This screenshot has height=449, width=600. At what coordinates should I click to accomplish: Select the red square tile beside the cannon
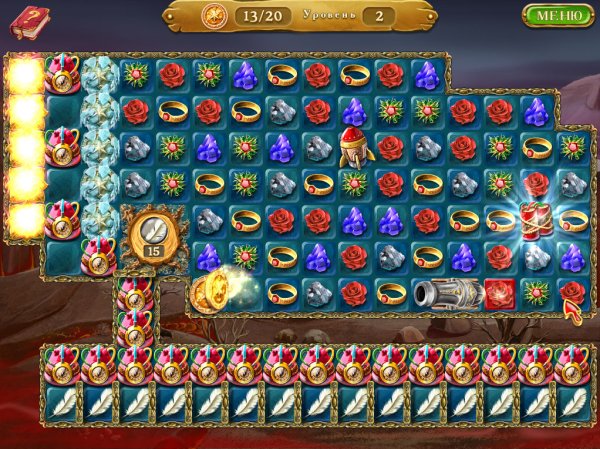pyautogui.click(x=499, y=293)
